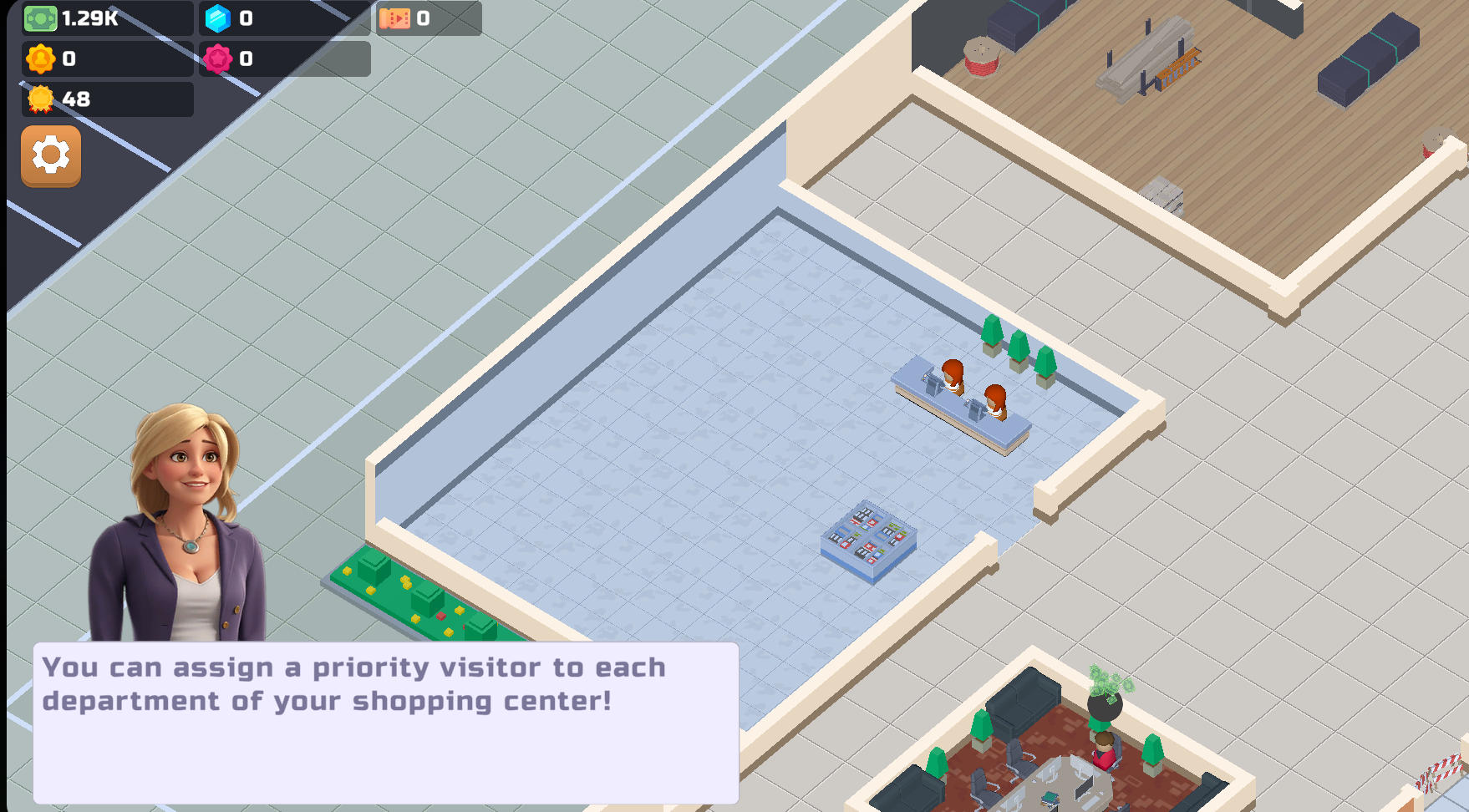This screenshot has height=812, width=1469.
Task: Click the gold medal showing 48
Action: coord(38,100)
